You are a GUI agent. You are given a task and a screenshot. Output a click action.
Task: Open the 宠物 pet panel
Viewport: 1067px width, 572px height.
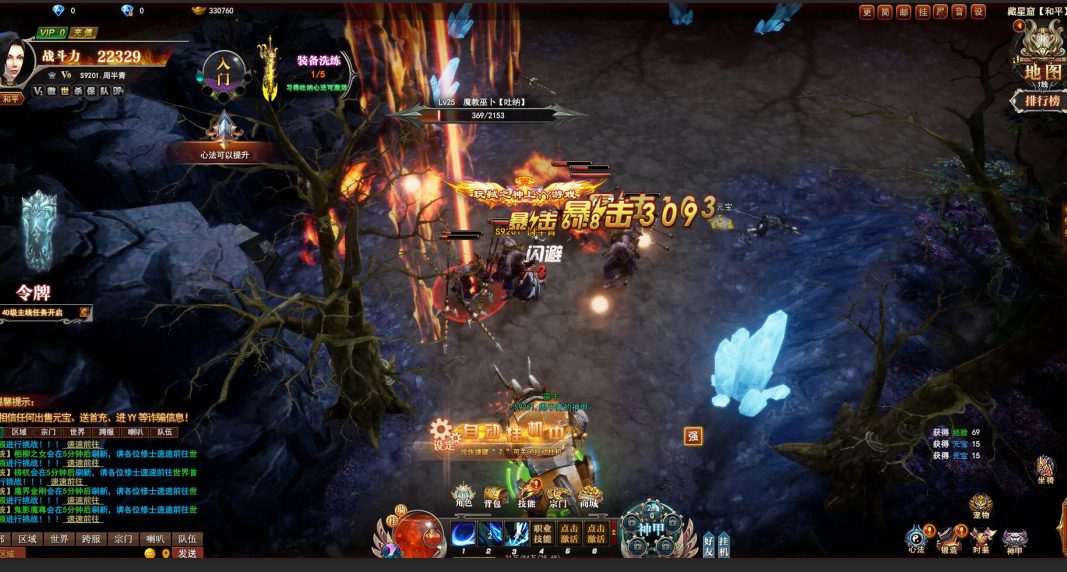pyautogui.click(x=980, y=506)
